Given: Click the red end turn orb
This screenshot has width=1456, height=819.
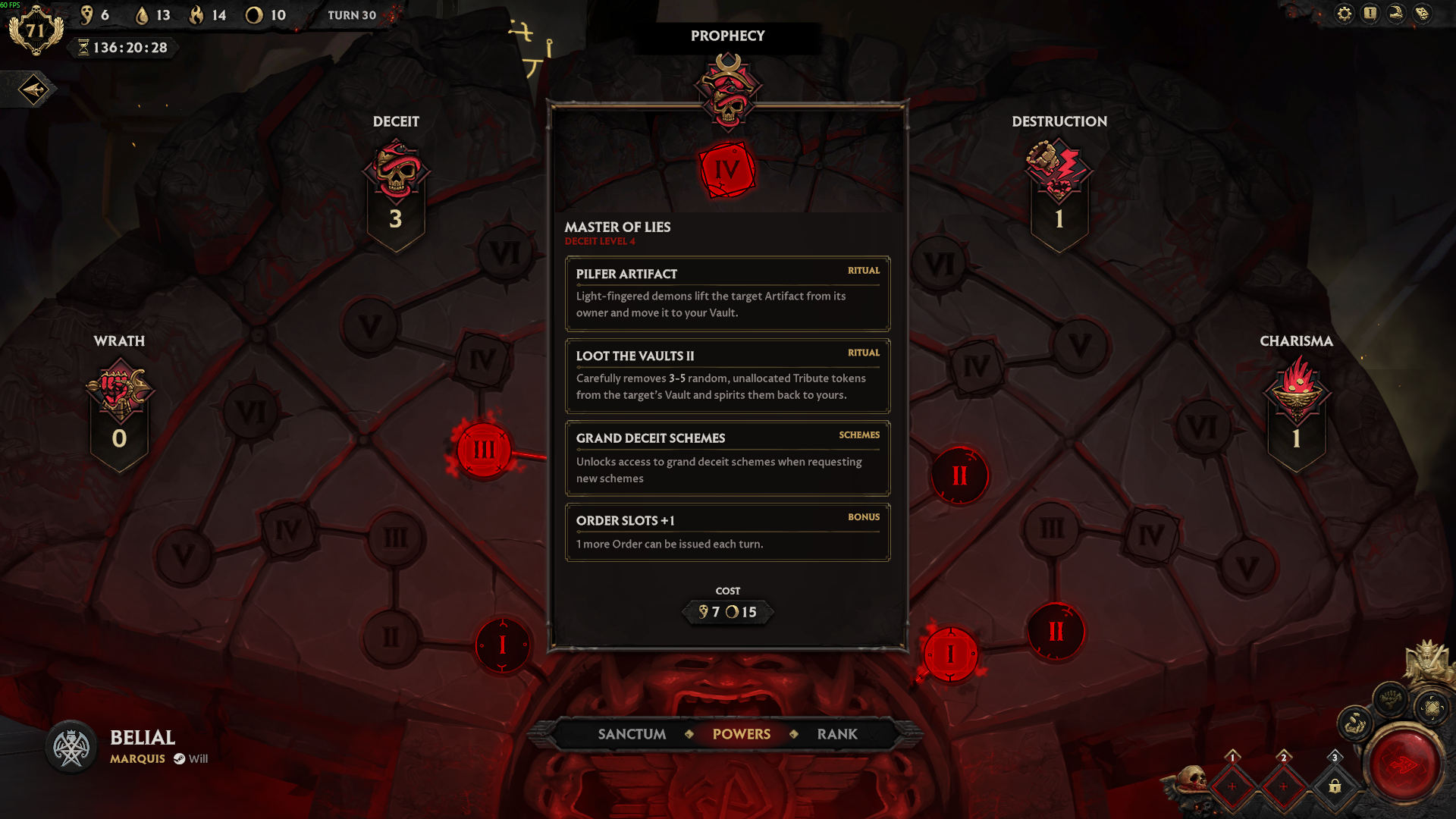Looking at the screenshot, I should pos(1403,765).
